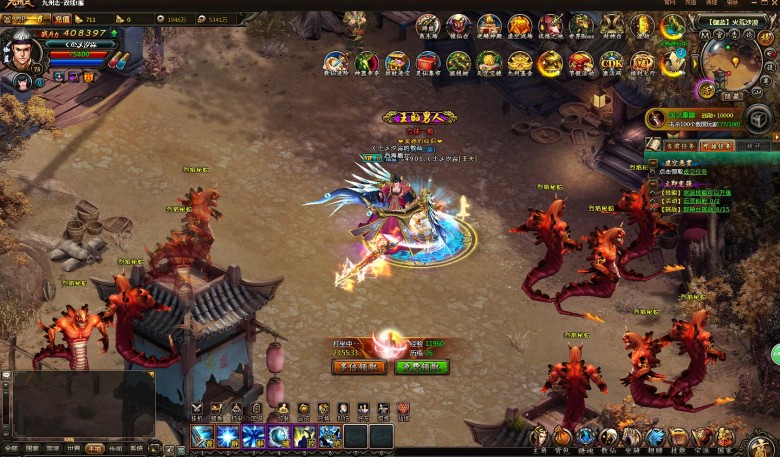The height and width of the screenshot is (457, 780).
Task: Switch to the 可接任务 available quests tab
Action: 717,145
